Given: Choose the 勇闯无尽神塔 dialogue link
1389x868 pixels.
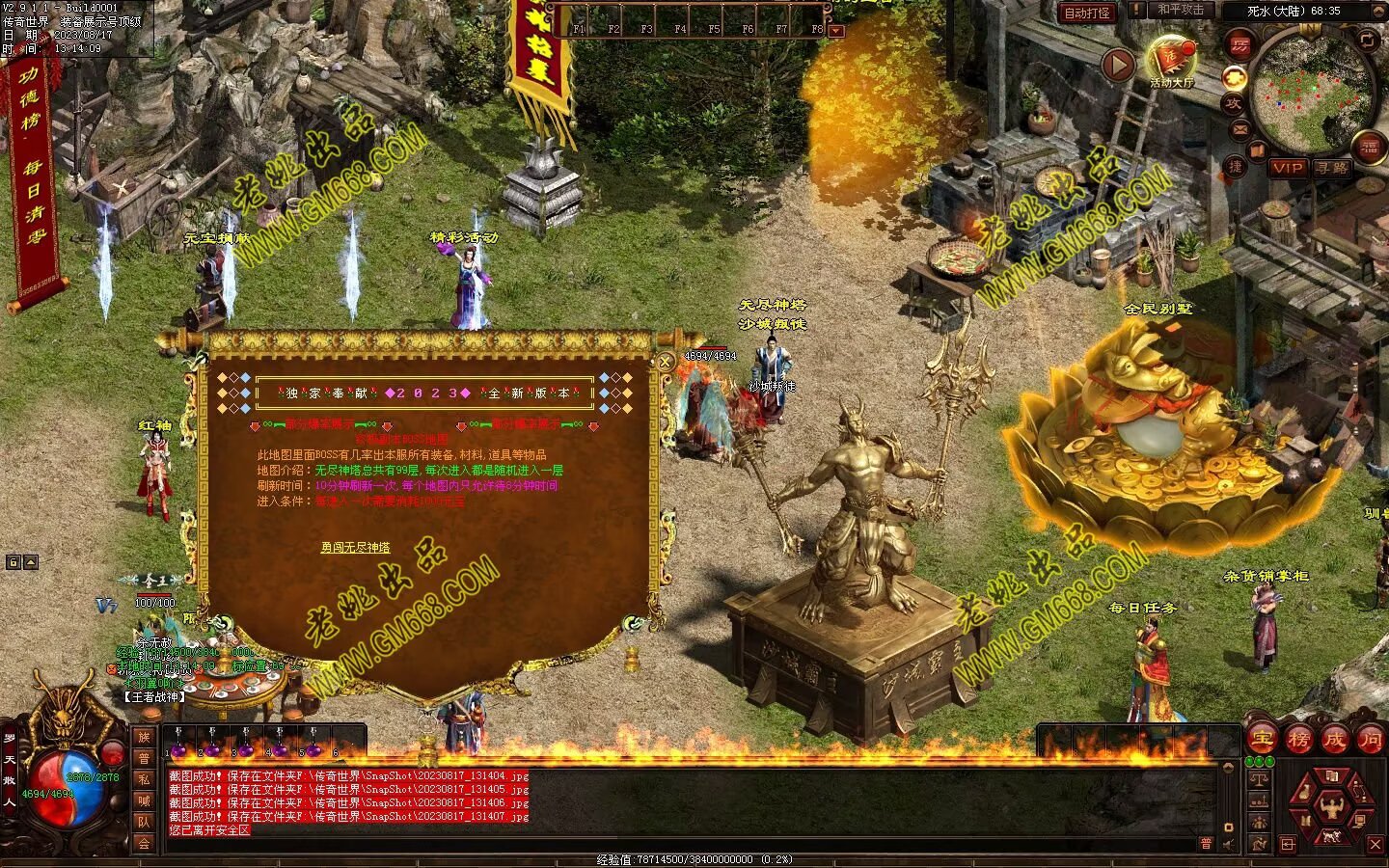Looking at the screenshot, I should pyautogui.click(x=355, y=548).
